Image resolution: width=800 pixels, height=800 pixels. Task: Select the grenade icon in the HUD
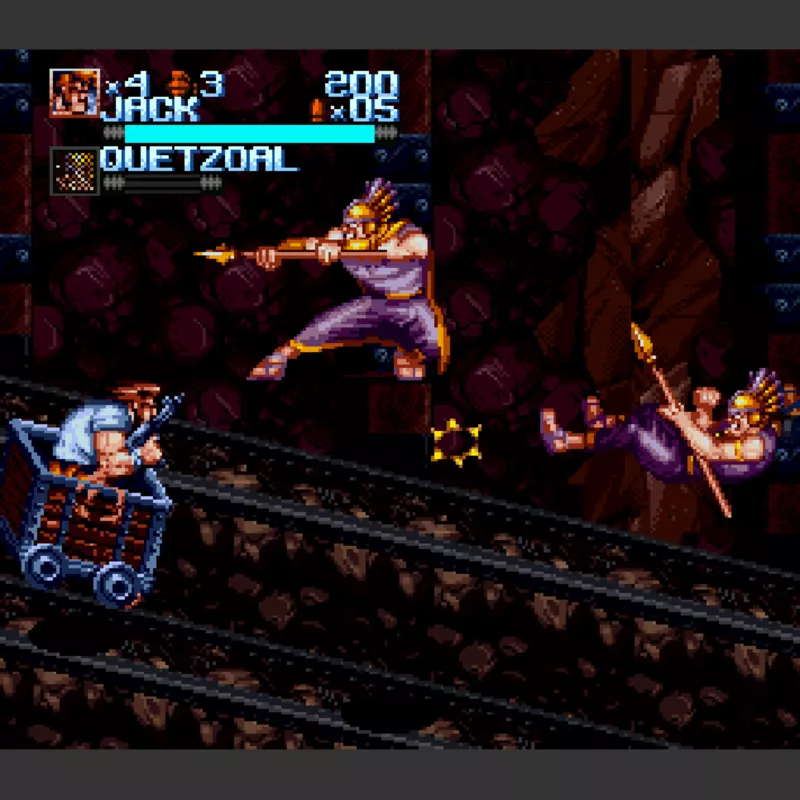(x=181, y=82)
